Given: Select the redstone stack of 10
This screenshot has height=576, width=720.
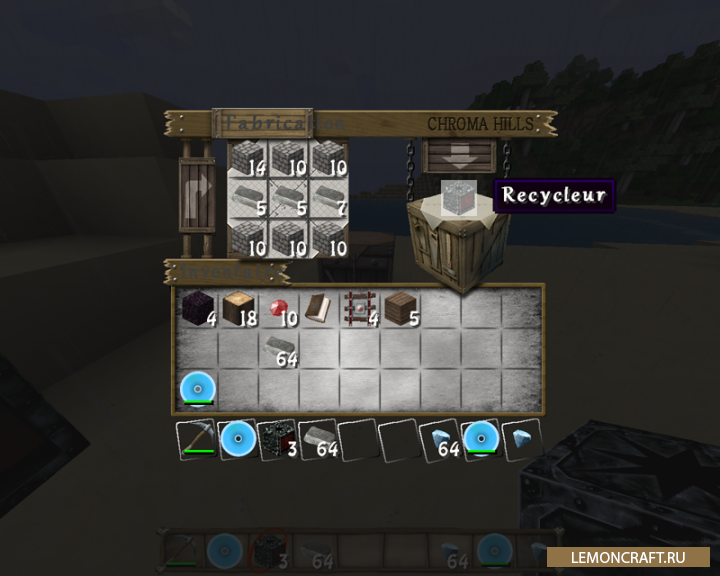Looking at the screenshot, I should click(279, 309).
